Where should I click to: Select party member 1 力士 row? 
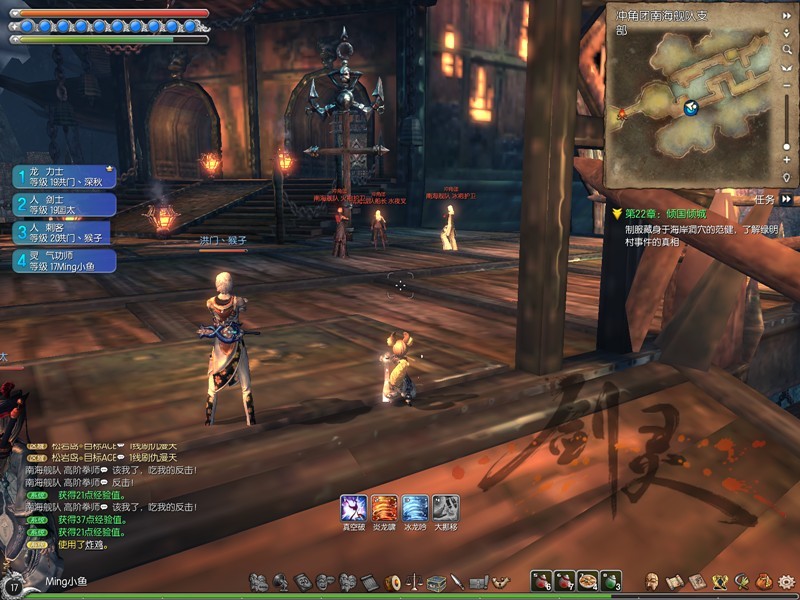click(x=64, y=176)
